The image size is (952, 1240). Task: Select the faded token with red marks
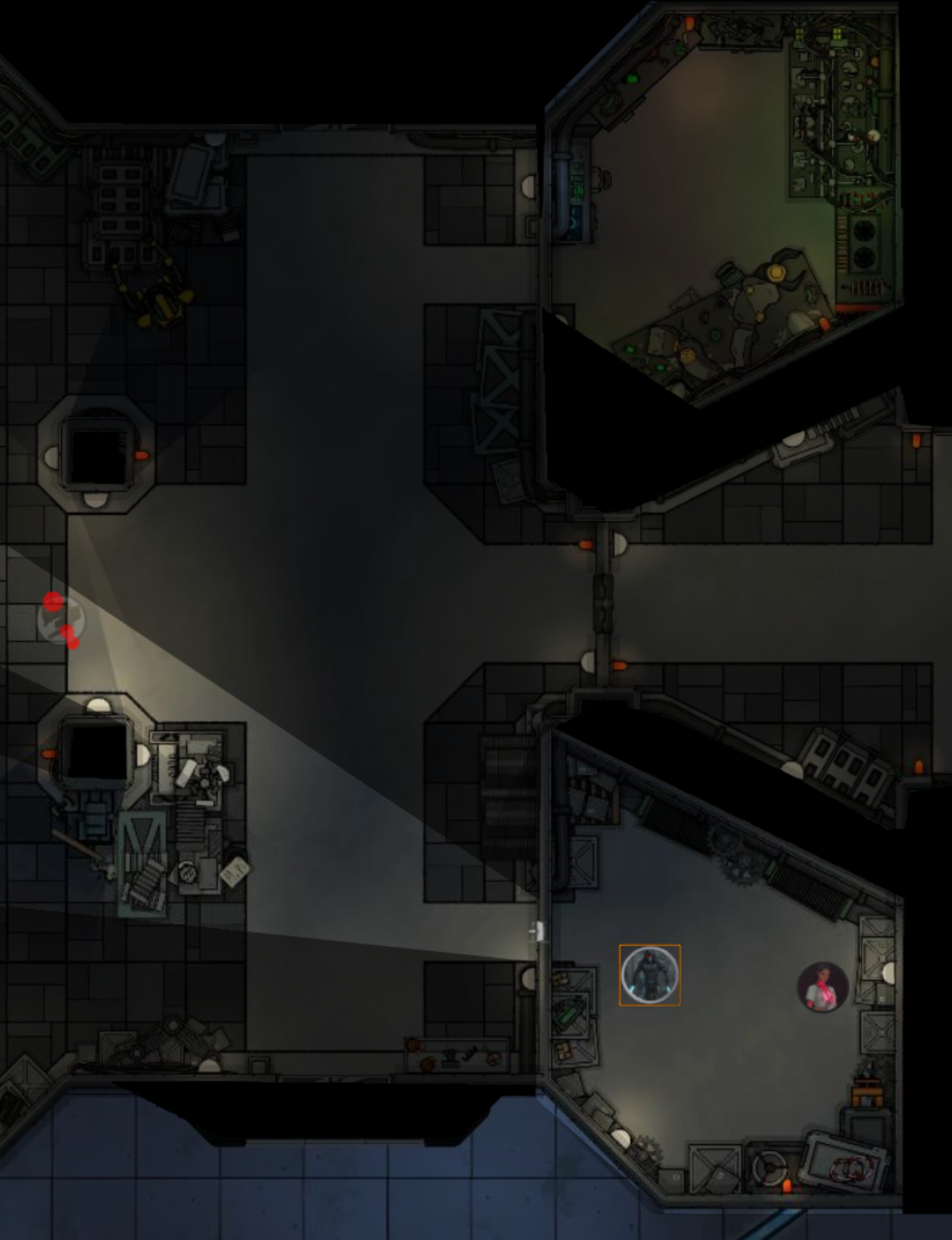[x=60, y=620]
